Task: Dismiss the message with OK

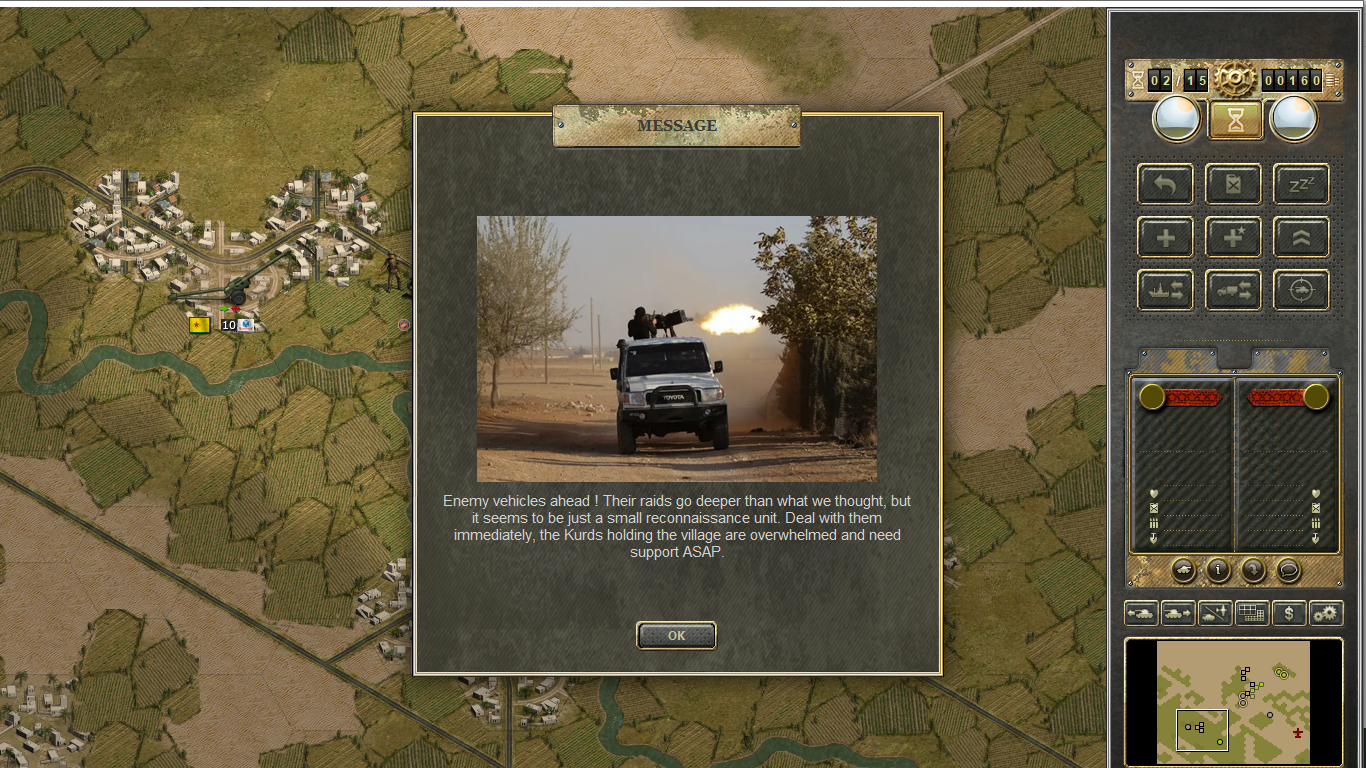Action: coord(676,635)
